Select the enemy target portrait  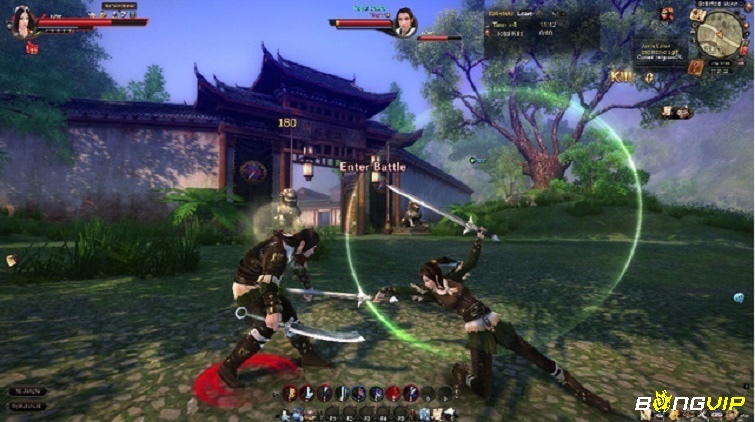tap(405, 22)
